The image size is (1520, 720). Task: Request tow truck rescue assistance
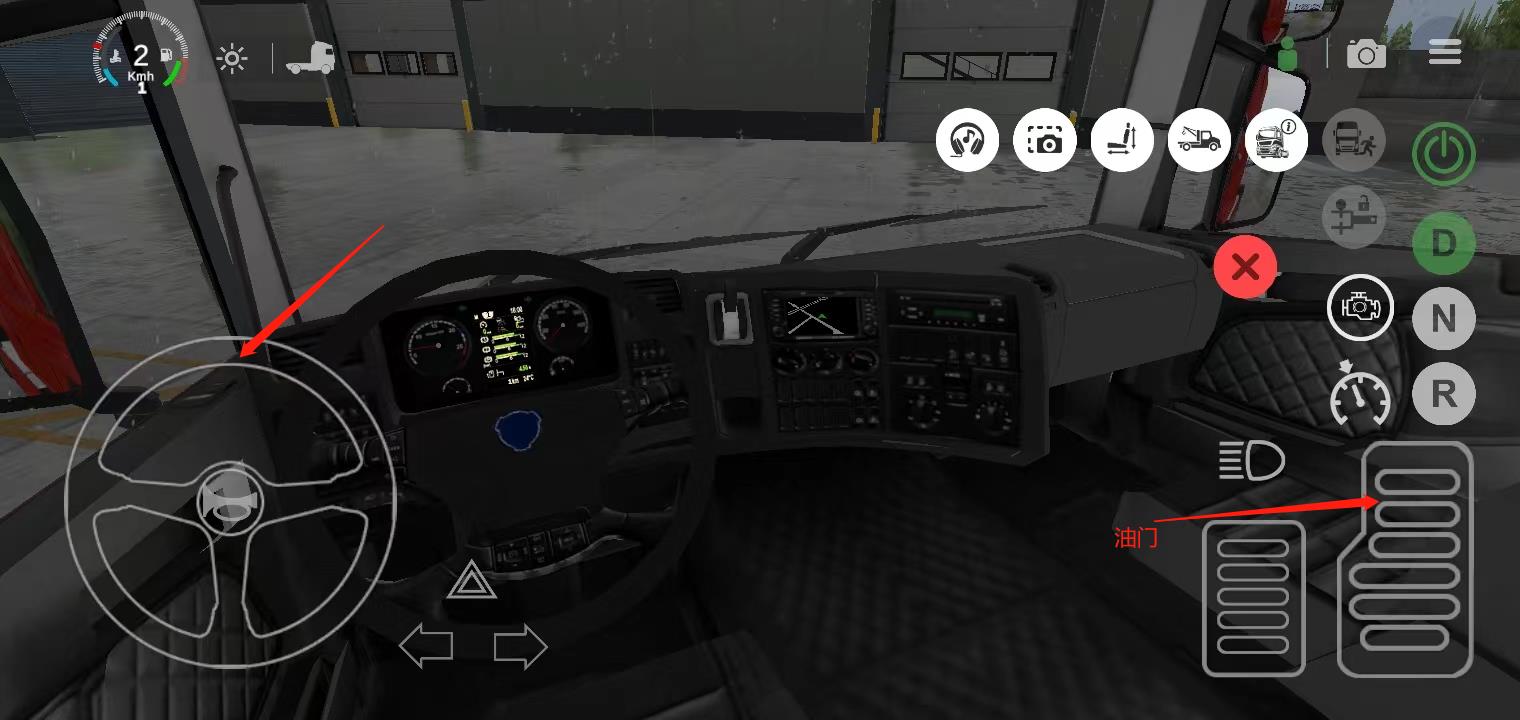[1199, 140]
